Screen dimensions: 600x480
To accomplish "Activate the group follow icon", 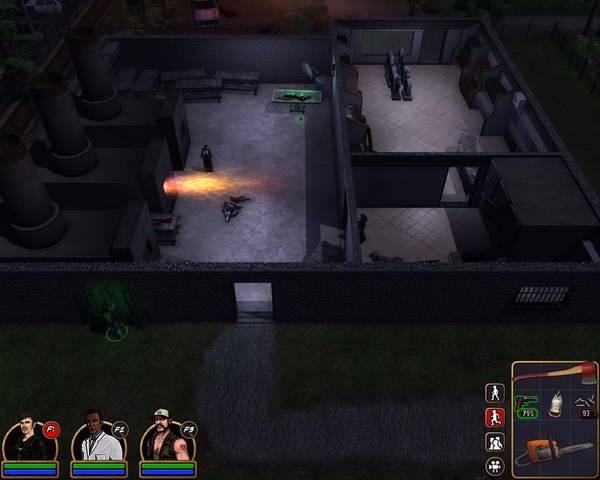I will [x=494, y=441].
